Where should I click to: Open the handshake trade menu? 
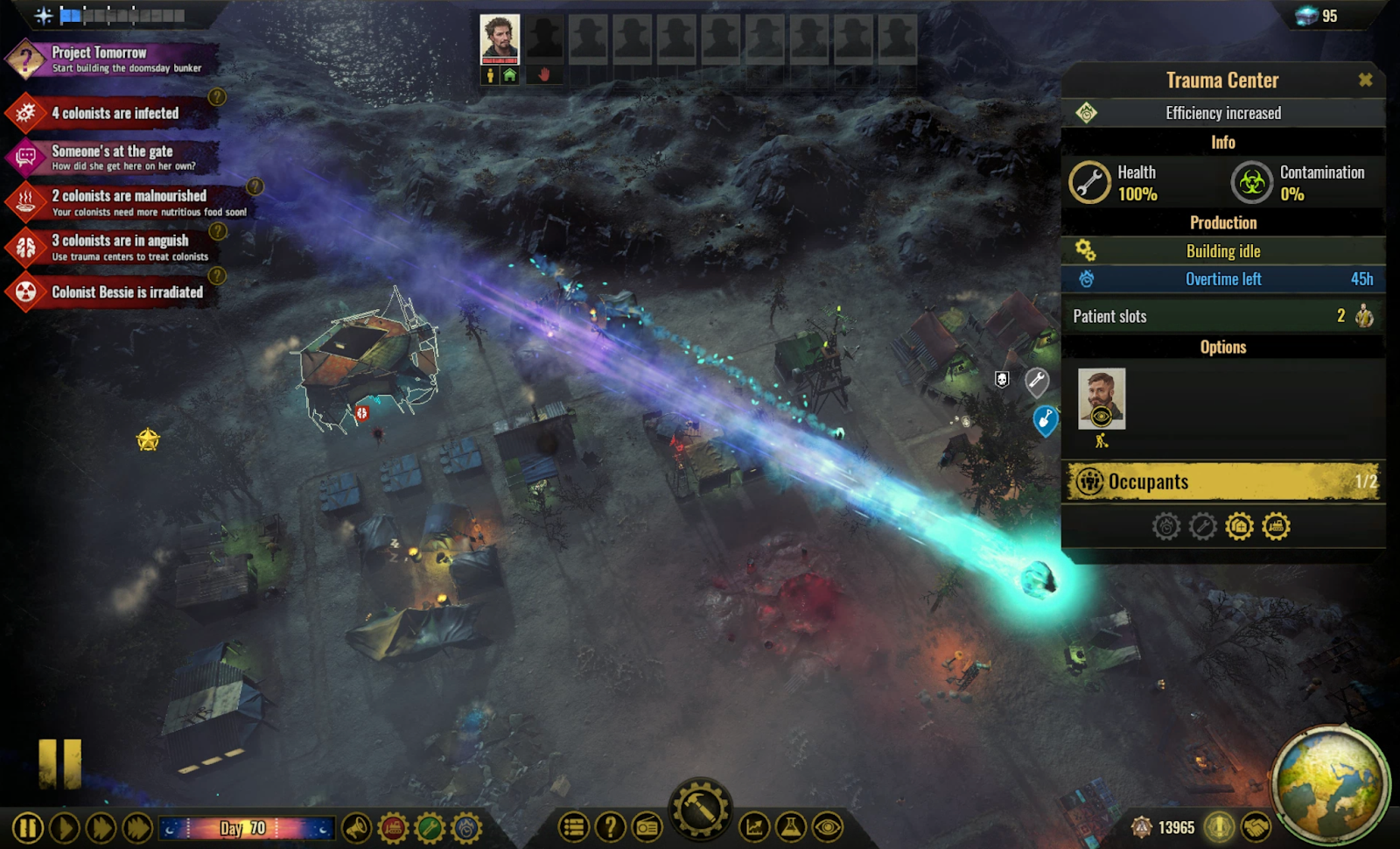click(x=1256, y=827)
